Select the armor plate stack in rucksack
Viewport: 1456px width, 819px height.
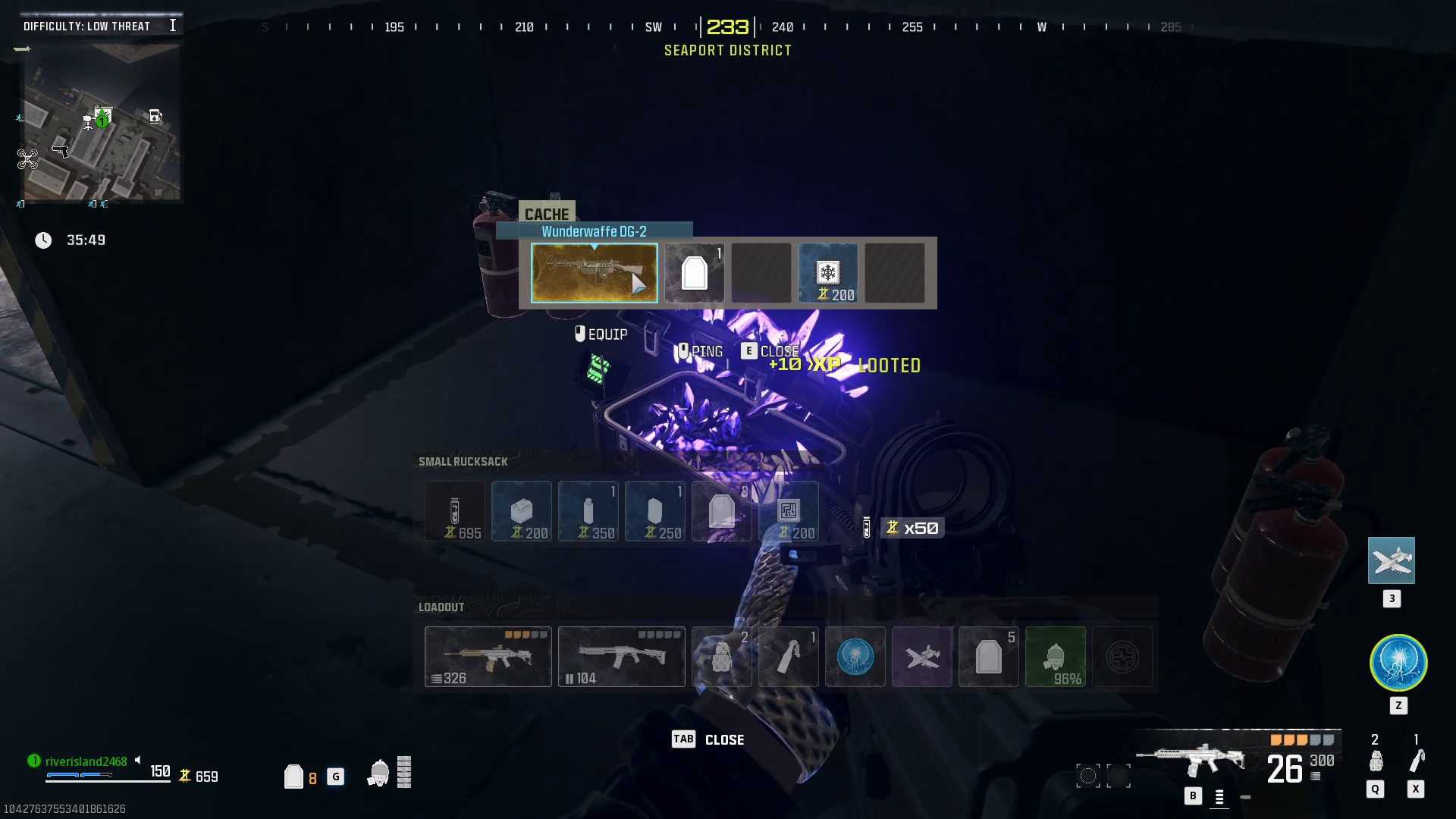(722, 511)
